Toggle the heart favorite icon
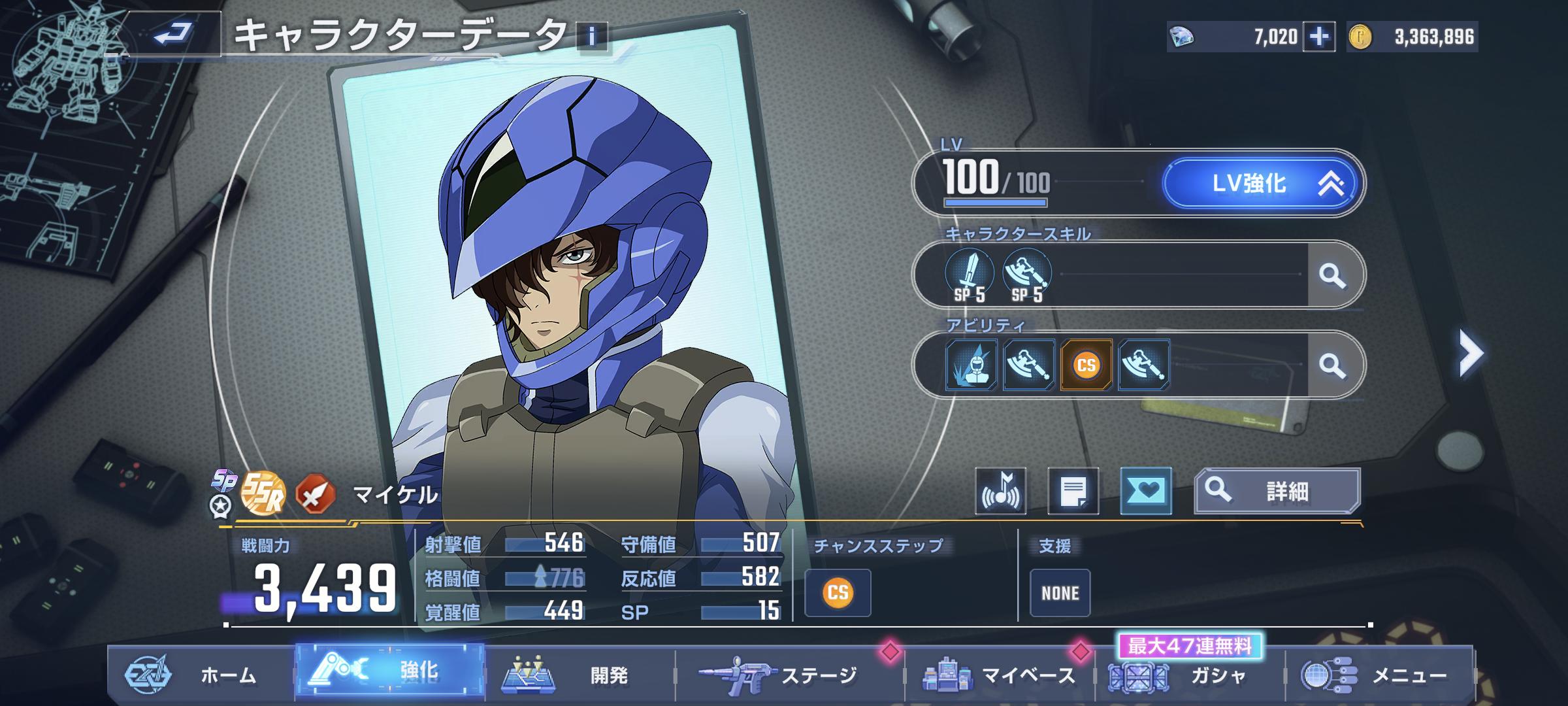This screenshot has height=706, width=1568. [1145, 491]
